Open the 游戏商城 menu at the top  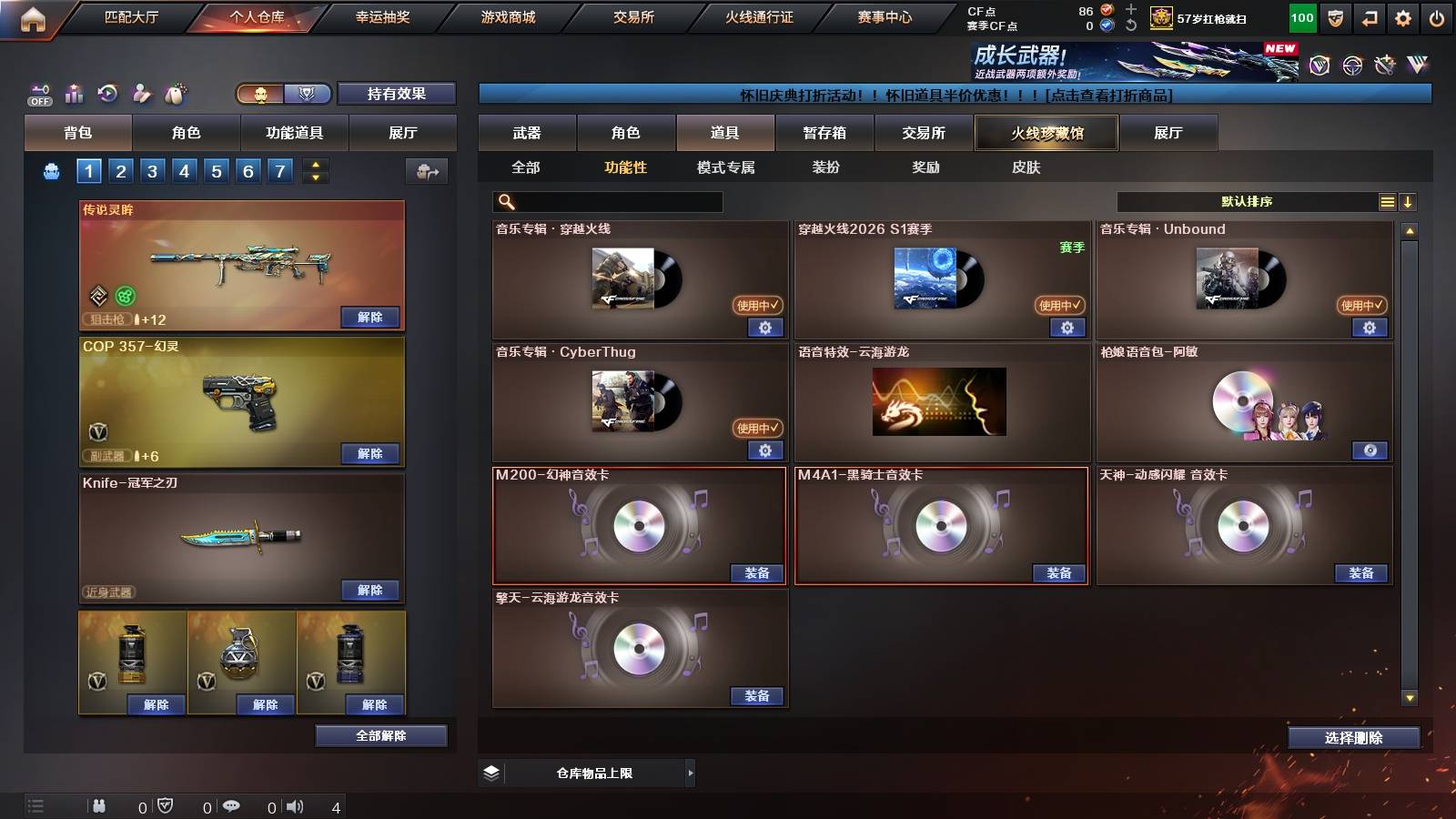click(x=506, y=16)
